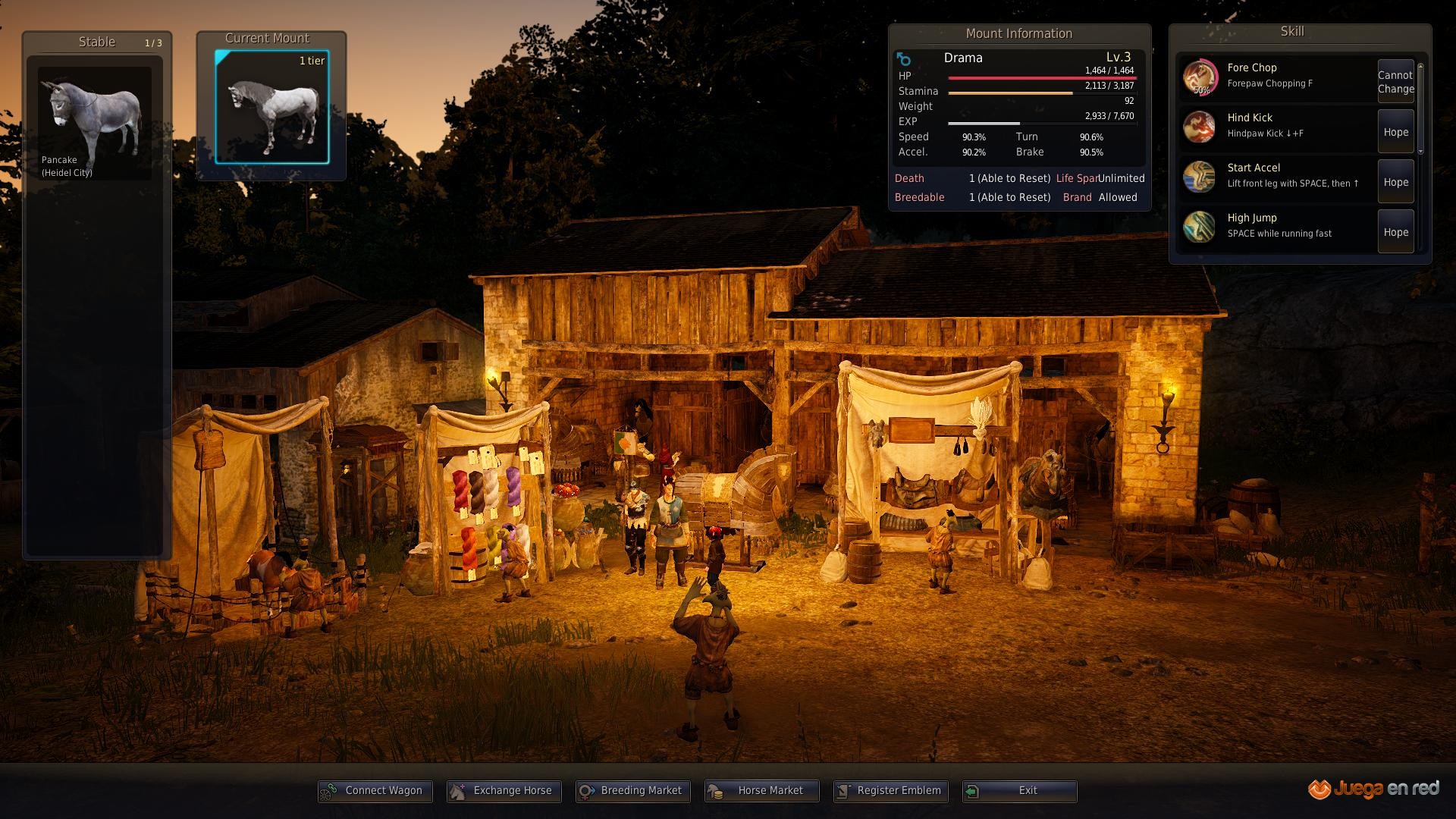Click the Hope button for Start Accel
This screenshot has height=819, width=1456.
1395,182
